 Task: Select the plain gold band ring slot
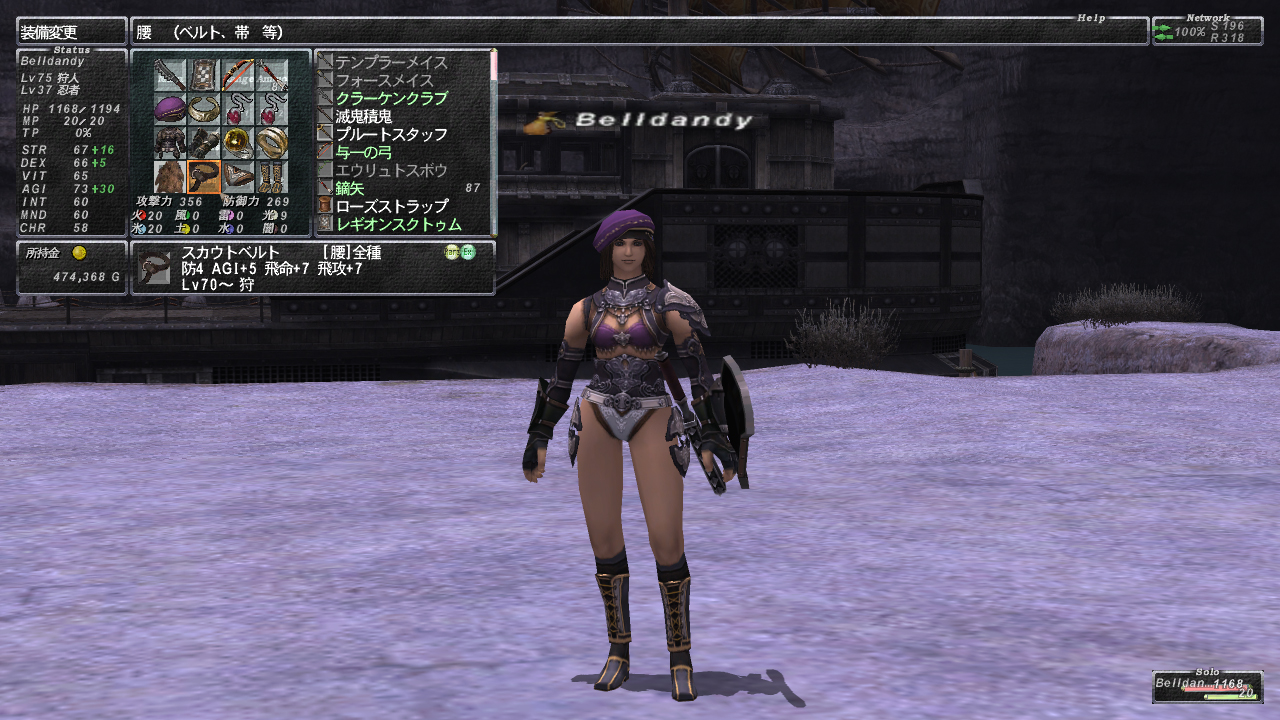272,143
